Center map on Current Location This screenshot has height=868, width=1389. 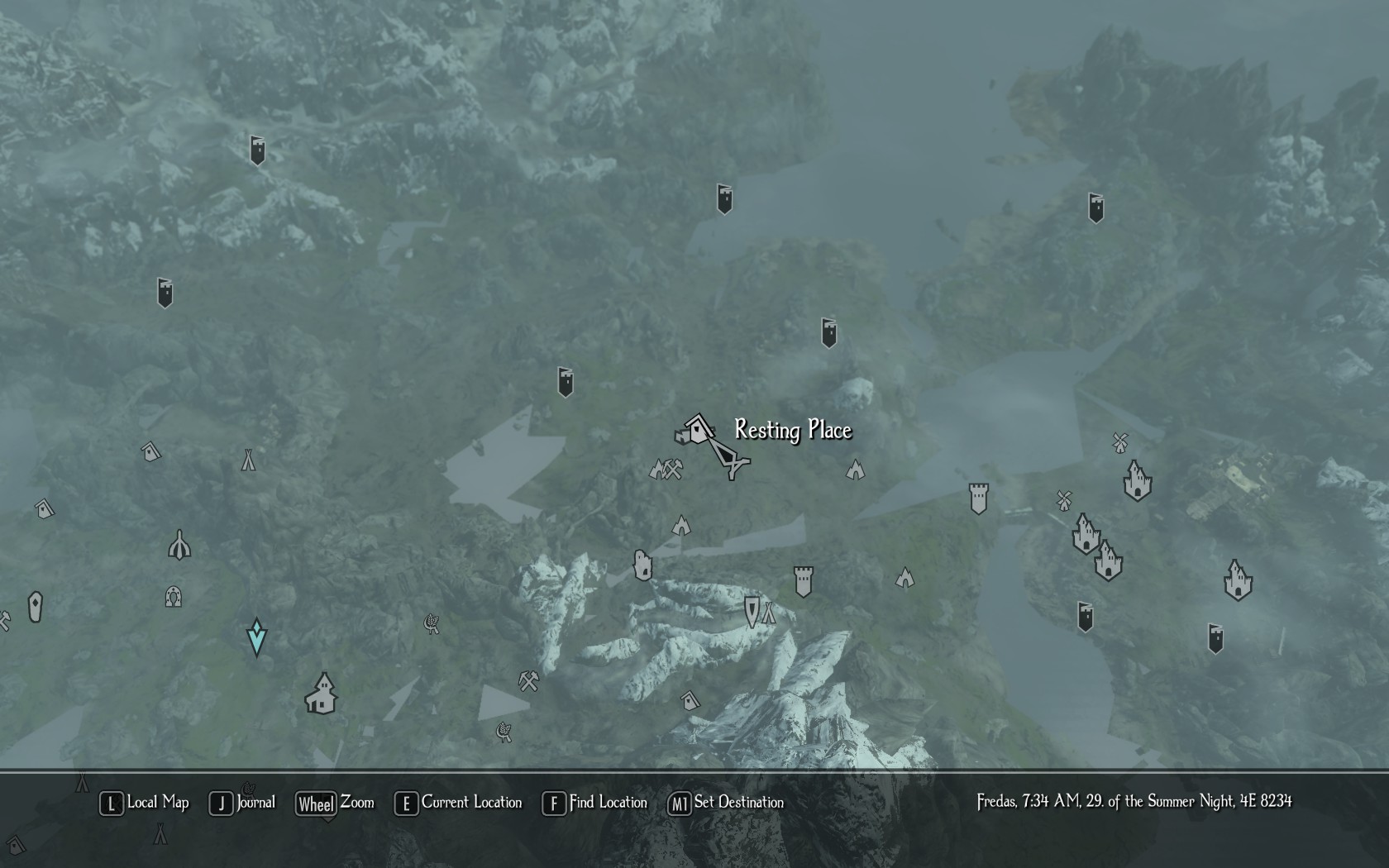[459, 803]
